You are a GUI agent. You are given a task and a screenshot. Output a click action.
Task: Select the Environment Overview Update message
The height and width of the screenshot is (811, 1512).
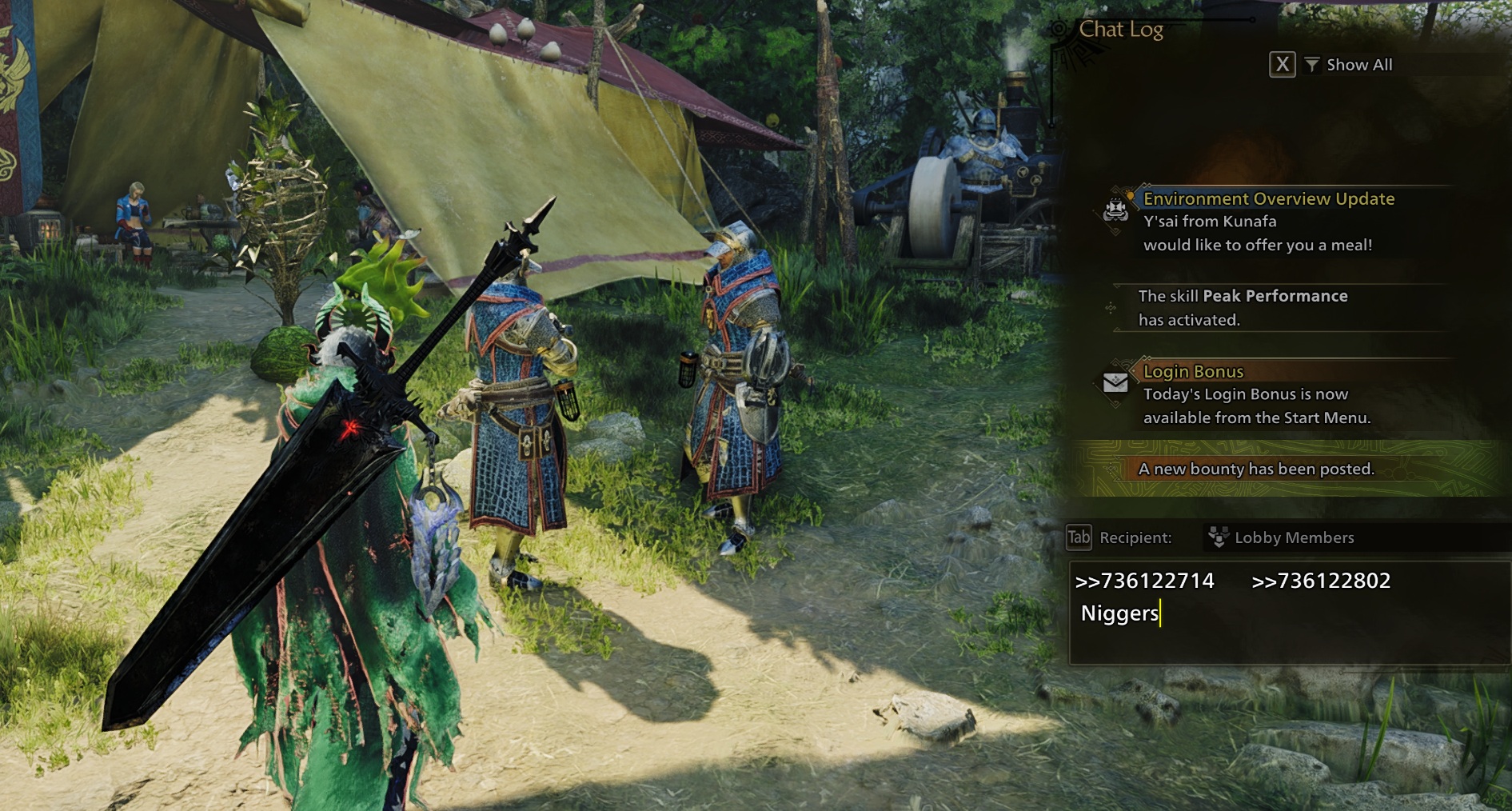point(1267,222)
